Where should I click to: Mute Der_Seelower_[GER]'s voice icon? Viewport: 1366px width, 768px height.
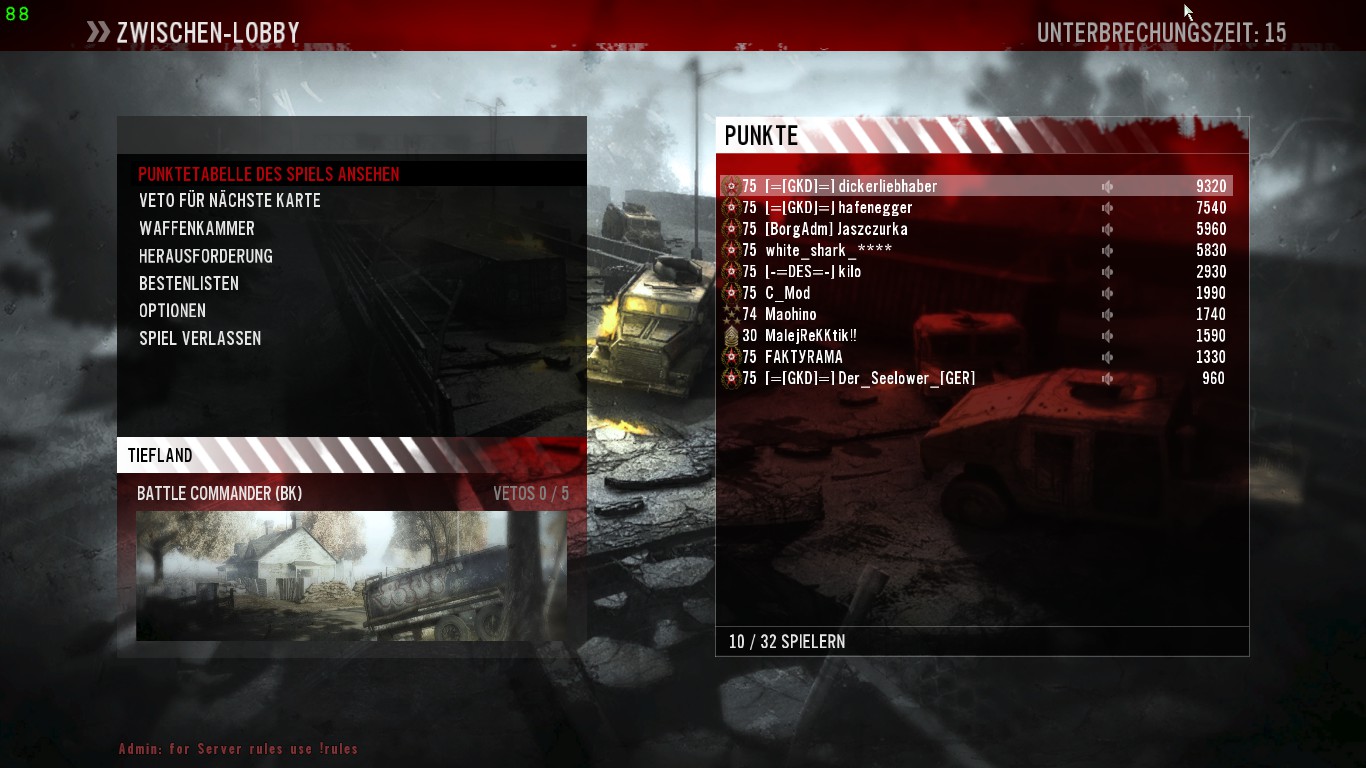[1107, 378]
